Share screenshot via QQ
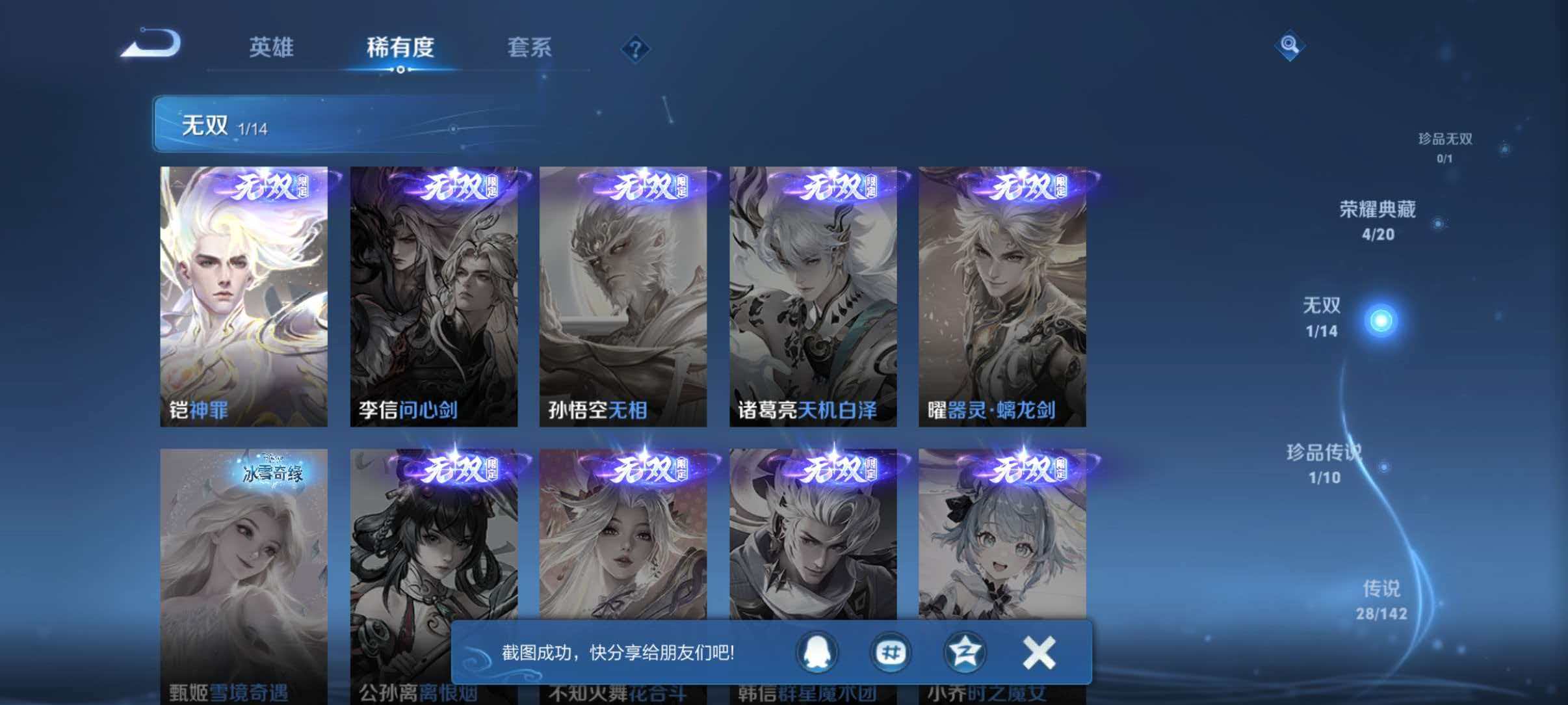The width and height of the screenshot is (1568, 705). coord(818,653)
